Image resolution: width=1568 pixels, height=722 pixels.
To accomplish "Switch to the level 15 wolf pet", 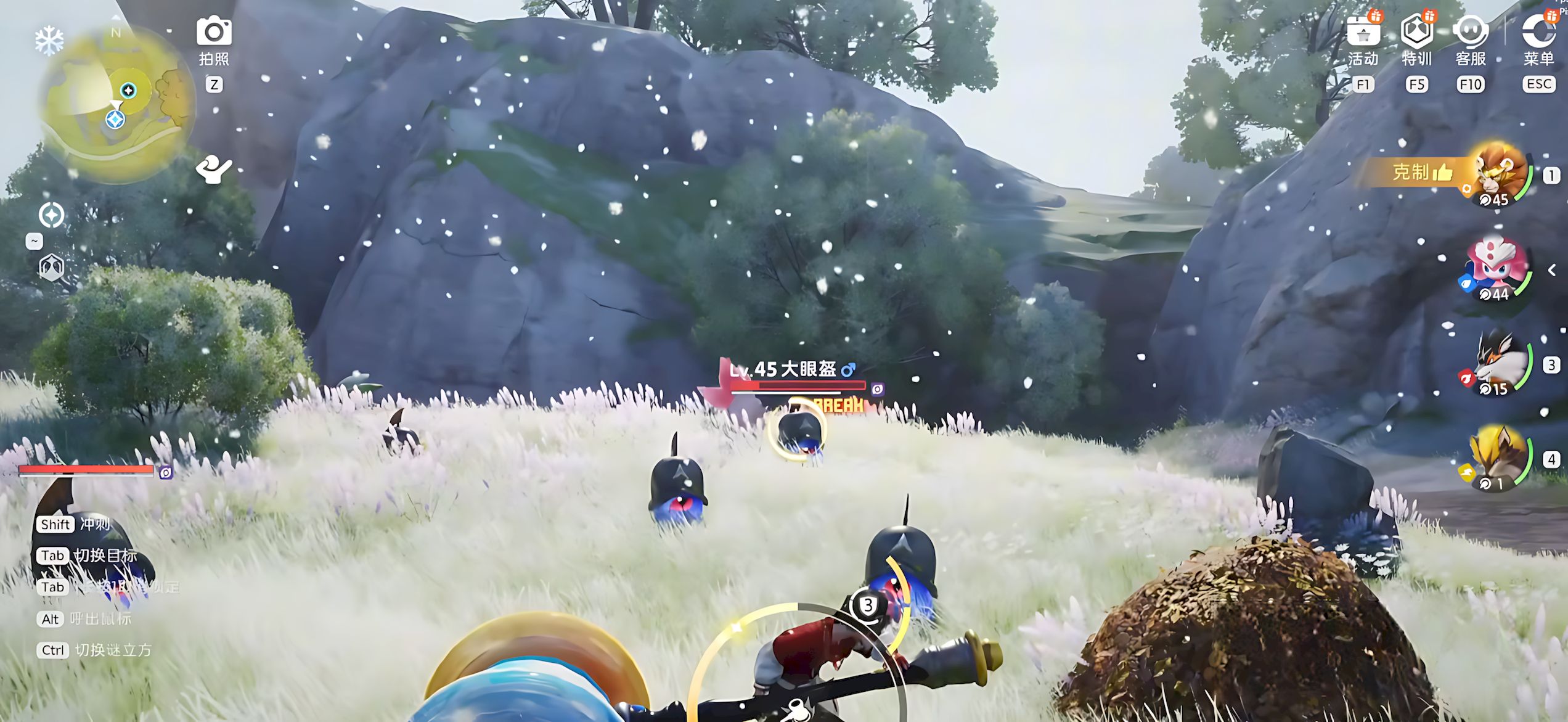I will click(1499, 364).
